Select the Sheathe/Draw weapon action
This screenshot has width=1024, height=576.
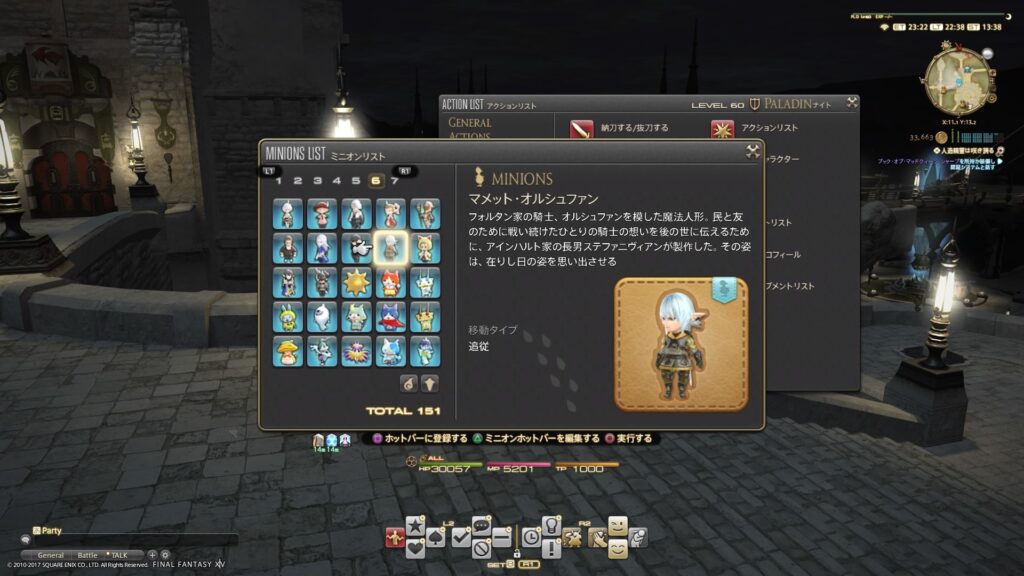pos(582,129)
